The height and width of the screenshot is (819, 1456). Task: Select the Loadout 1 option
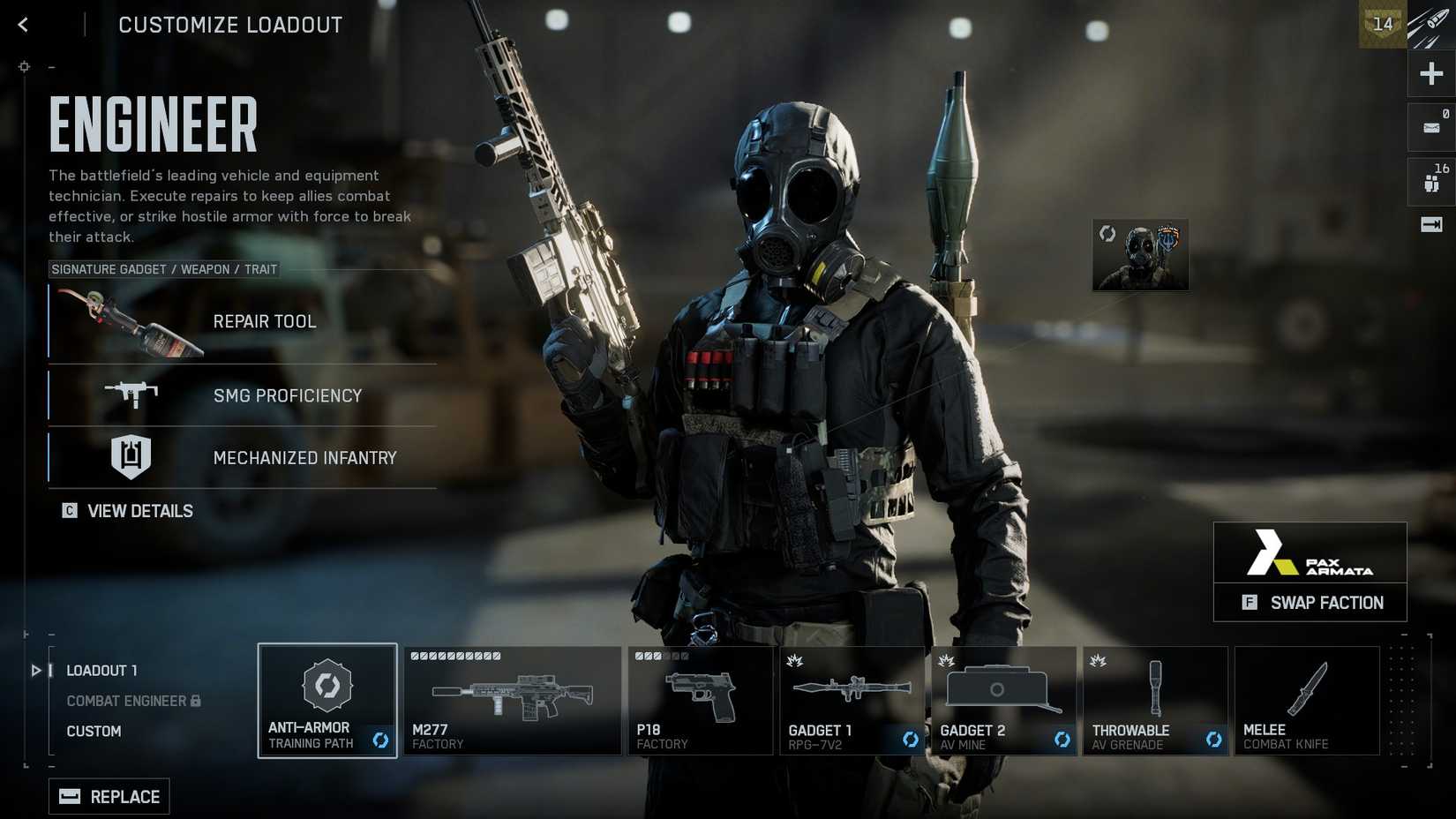point(101,671)
